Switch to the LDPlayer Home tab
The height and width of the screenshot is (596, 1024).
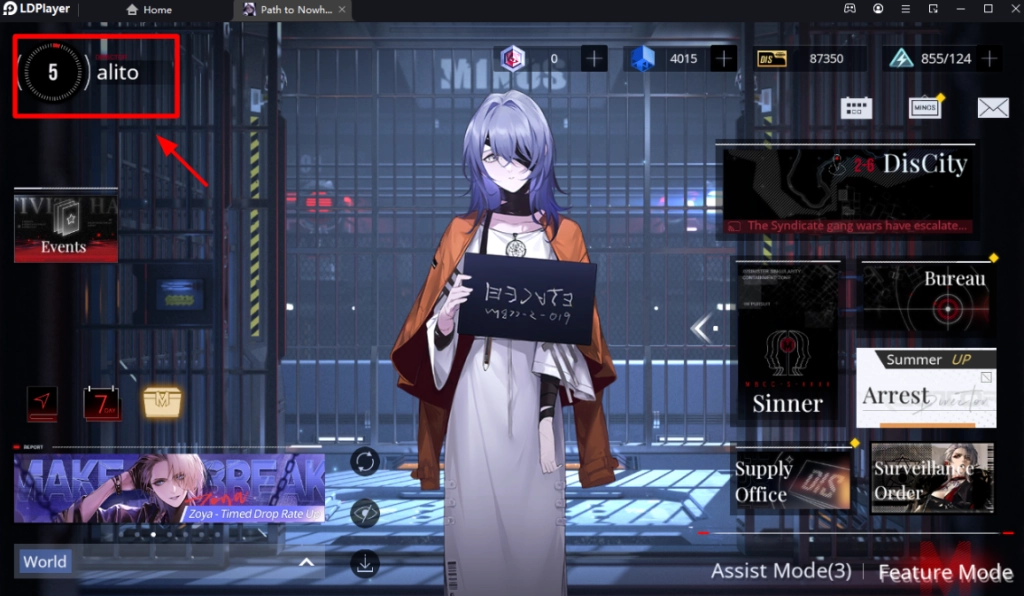point(150,10)
